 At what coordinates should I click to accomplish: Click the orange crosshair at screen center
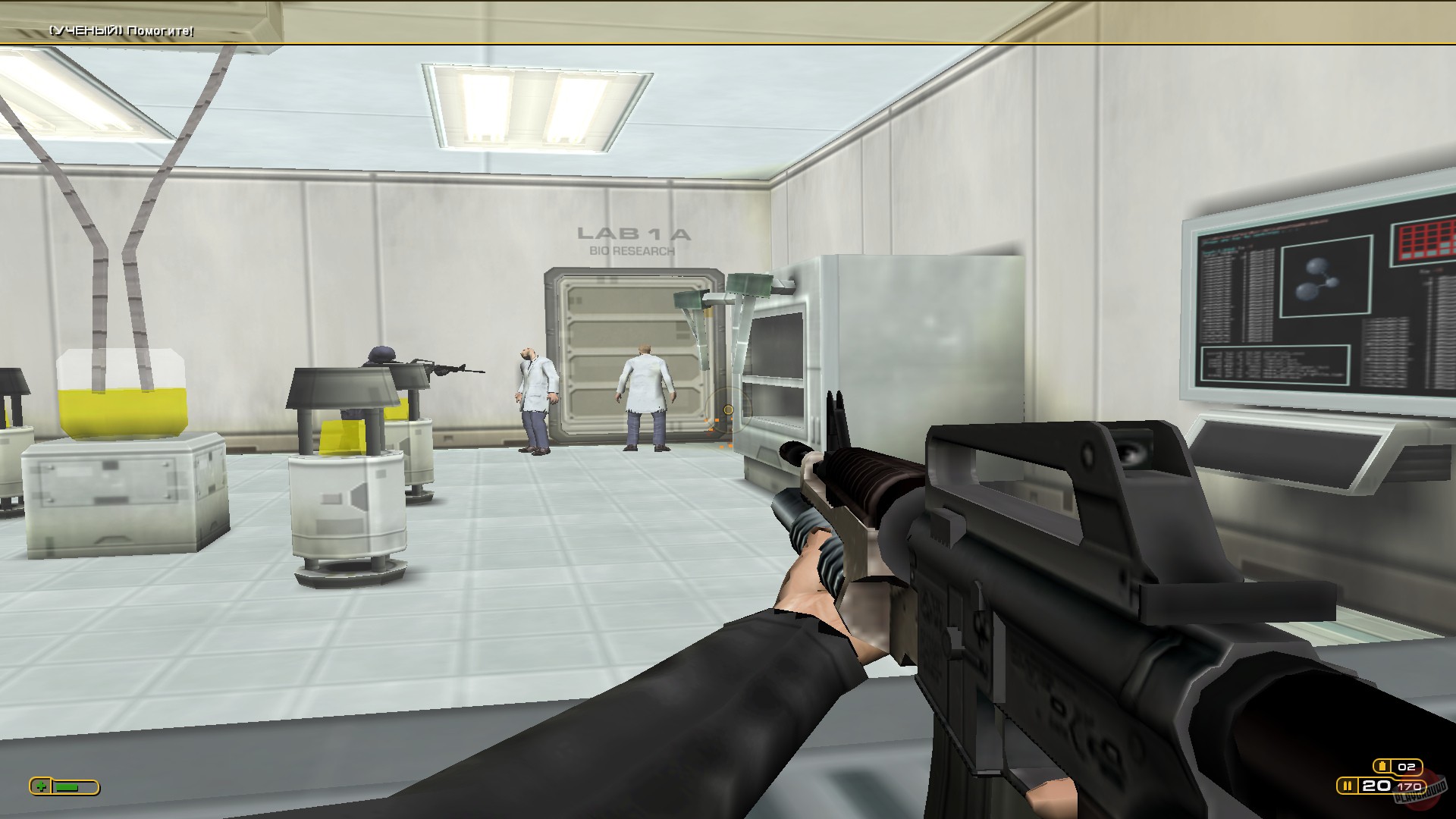click(726, 409)
